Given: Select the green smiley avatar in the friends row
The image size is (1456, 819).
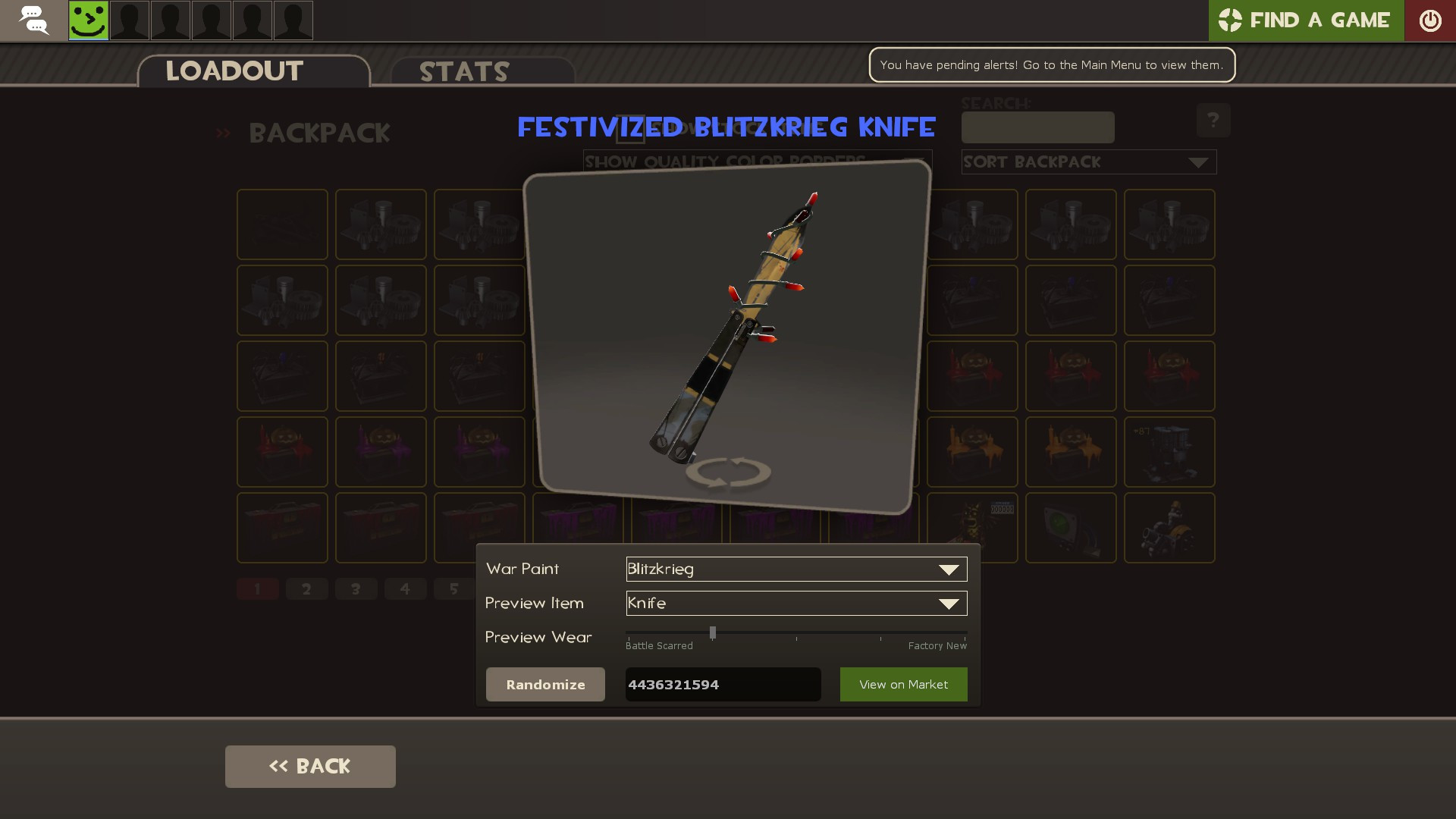Looking at the screenshot, I should click(x=88, y=20).
